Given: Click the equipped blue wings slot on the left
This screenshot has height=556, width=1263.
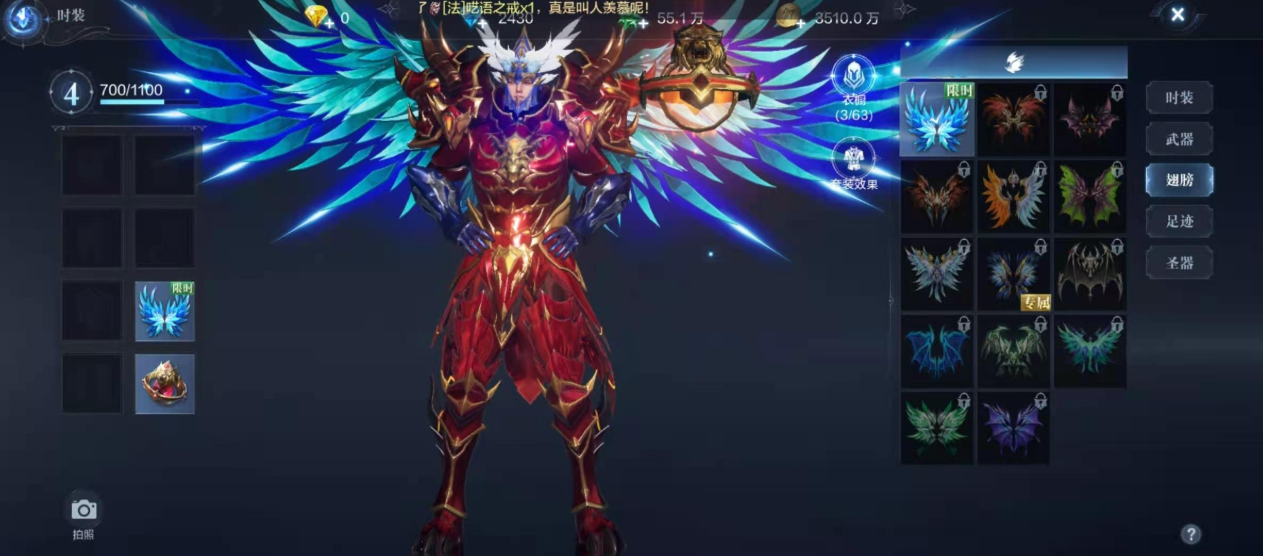Looking at the screenshot, I should click(x=165, y=311).
